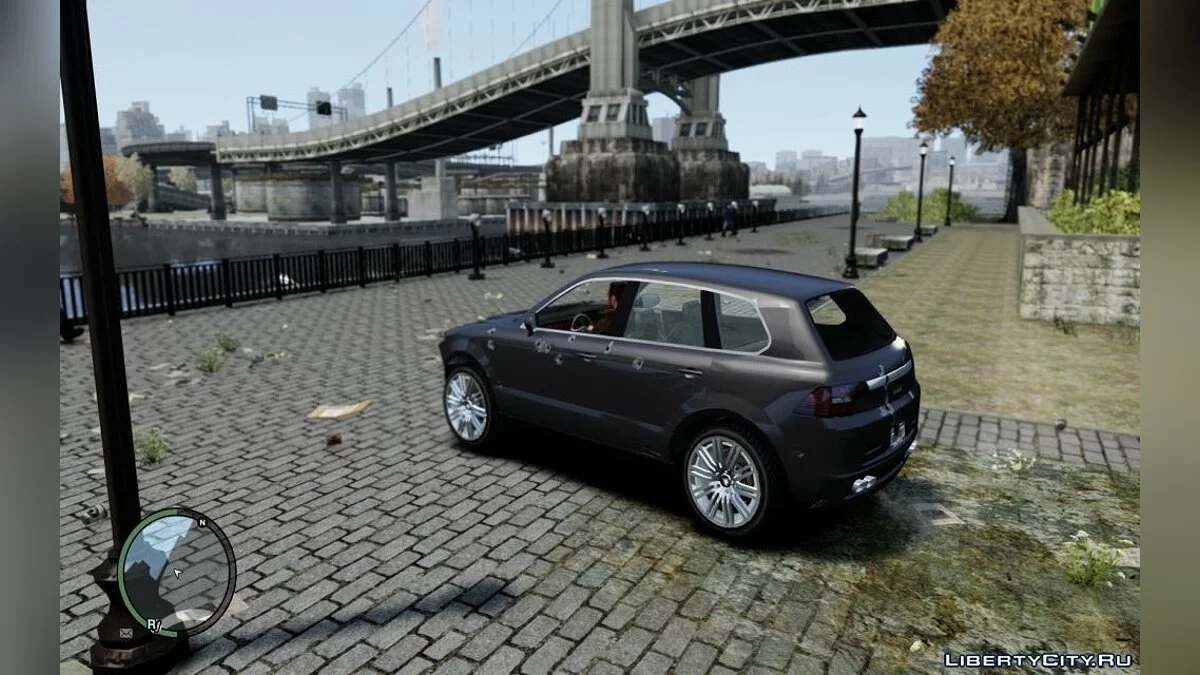Click the circular radar minimap
The height and width of the screenshot is (675, 1200).
coord(176,571)
